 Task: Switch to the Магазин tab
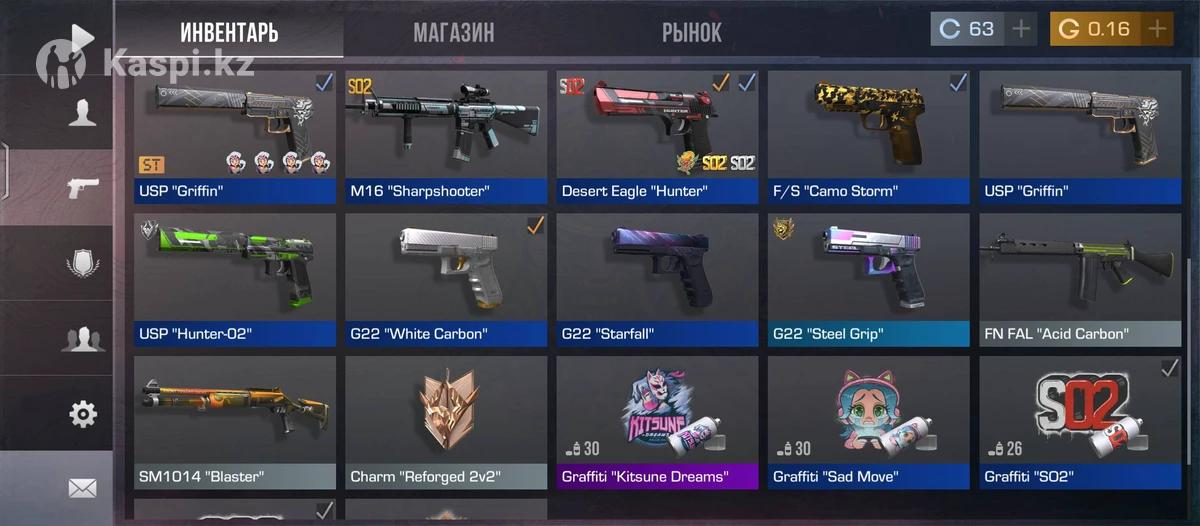click(x=453, y=32)
